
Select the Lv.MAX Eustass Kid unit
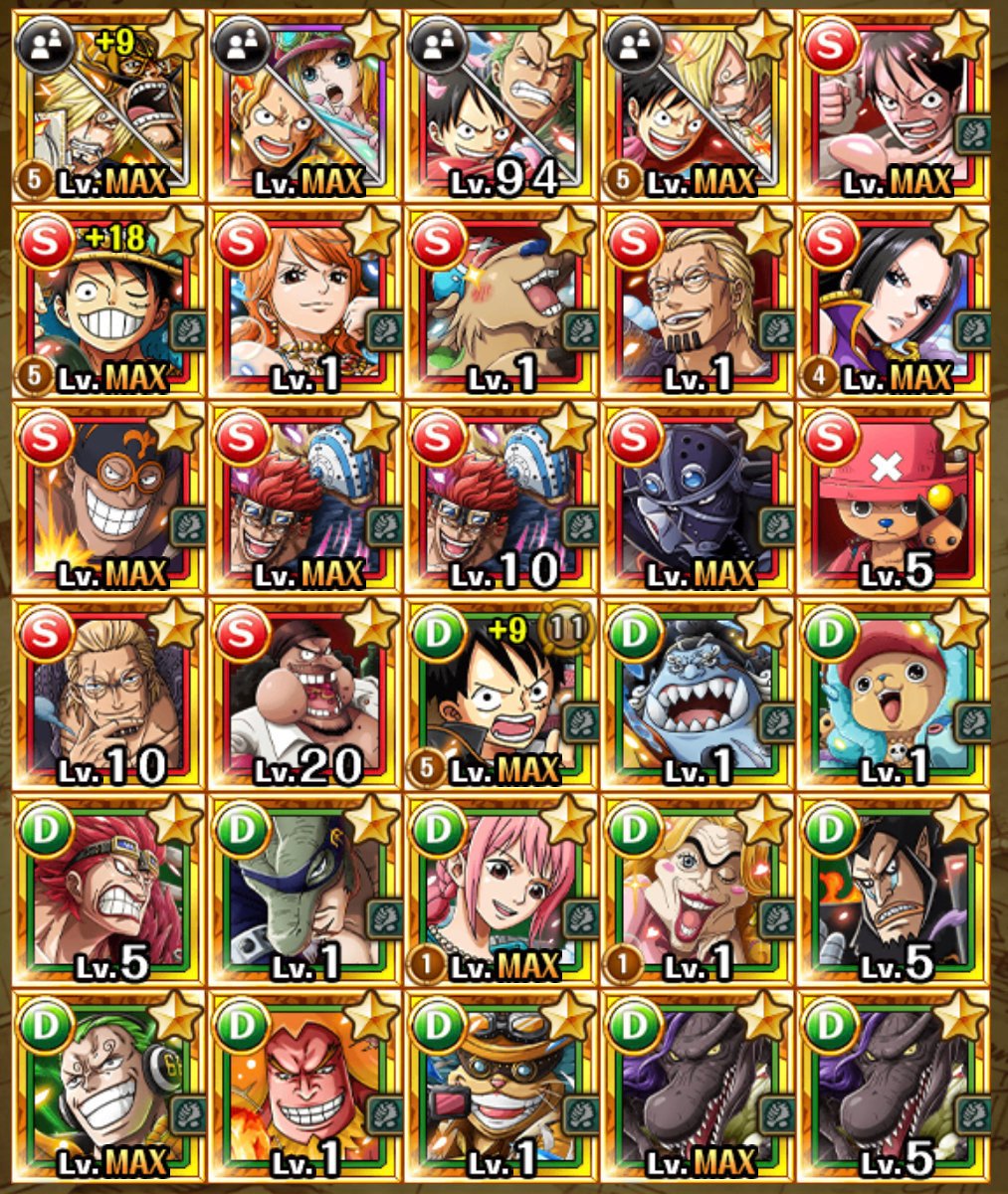303,497
